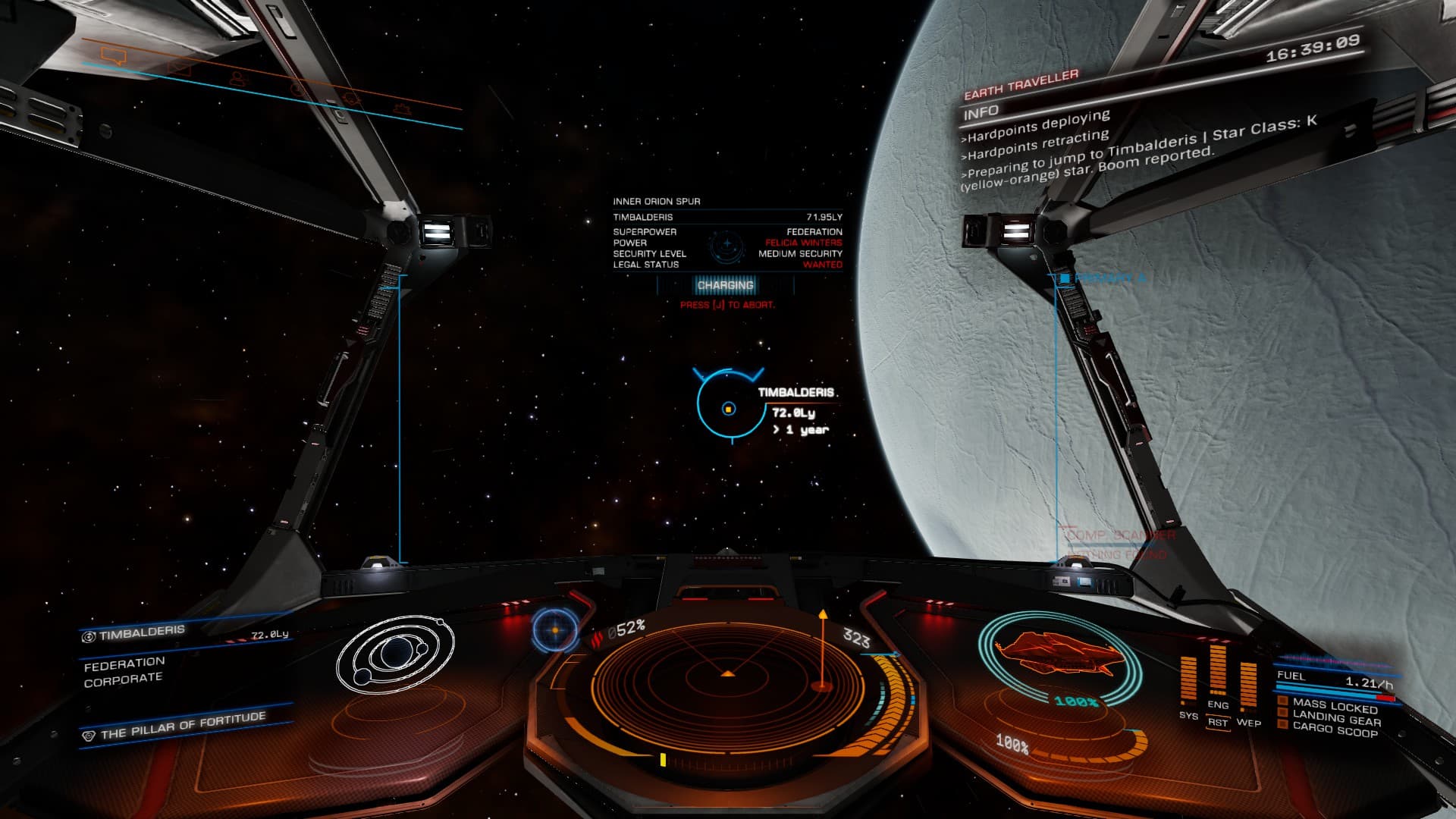The image size is (1456, 819).
Task: Click the RST power reset button
Action: 1218,723
